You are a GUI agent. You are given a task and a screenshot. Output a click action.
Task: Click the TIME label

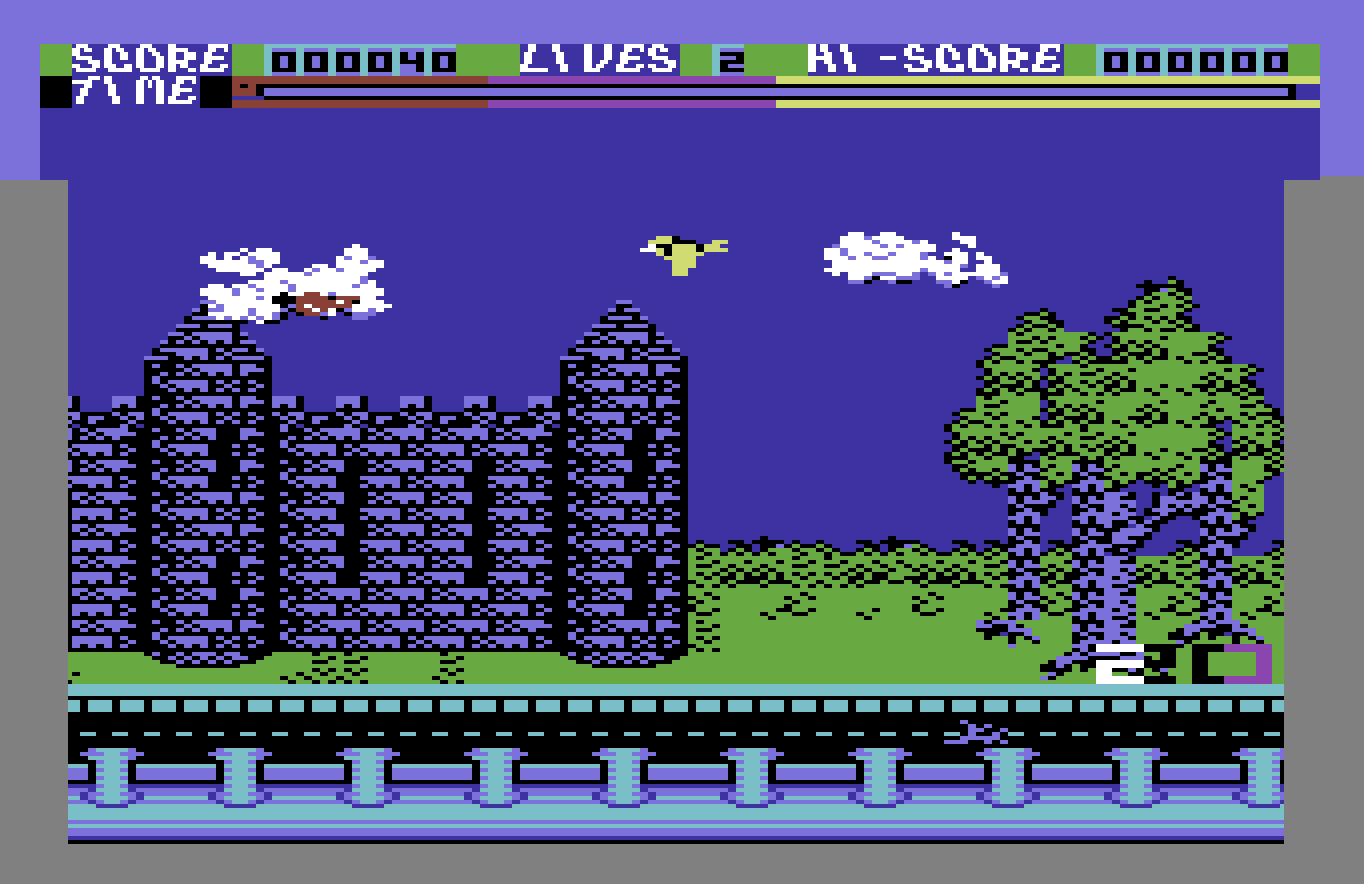coord(136,94)
